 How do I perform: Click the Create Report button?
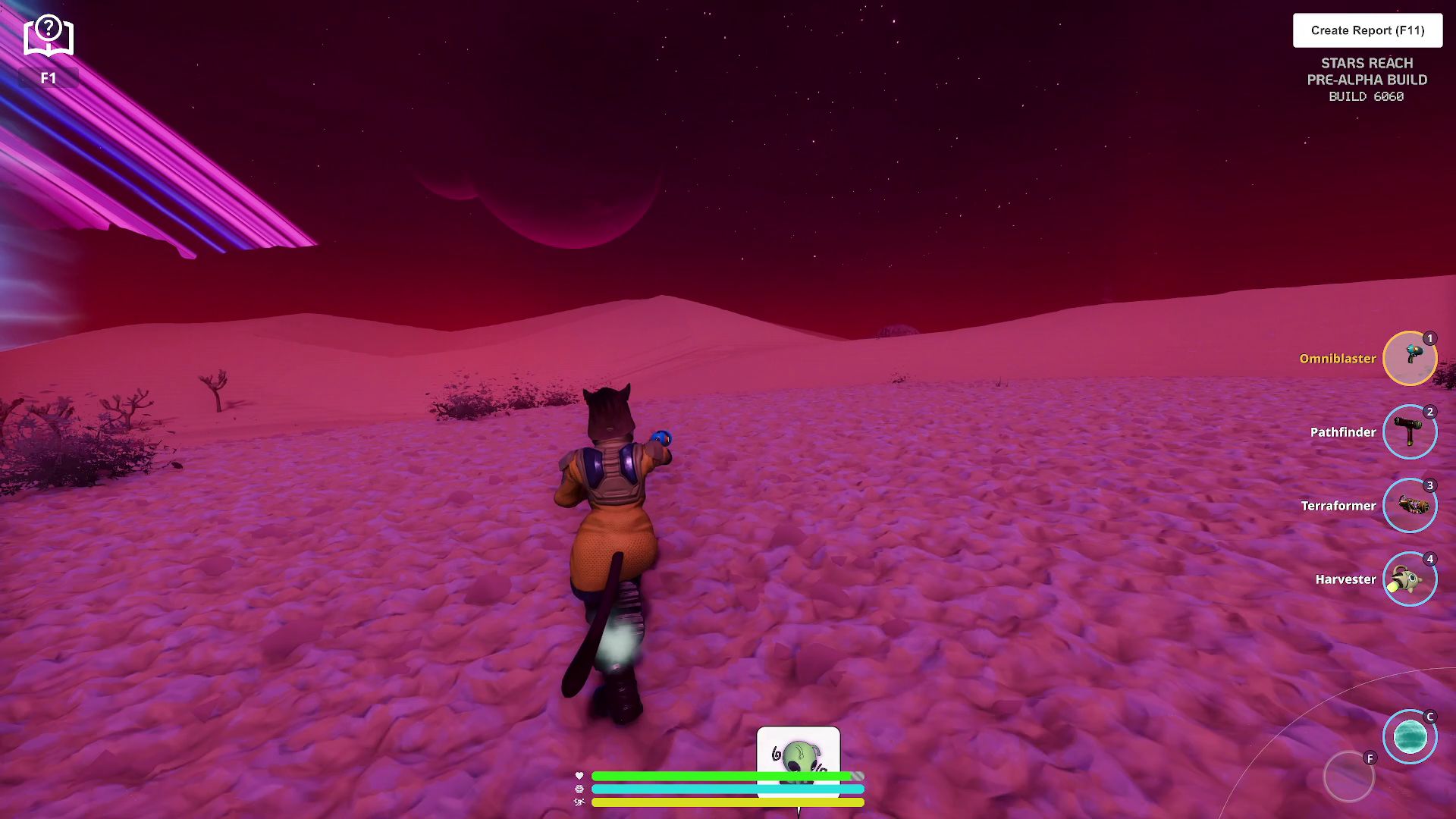pyautogui.click(x=1367, y=30)
